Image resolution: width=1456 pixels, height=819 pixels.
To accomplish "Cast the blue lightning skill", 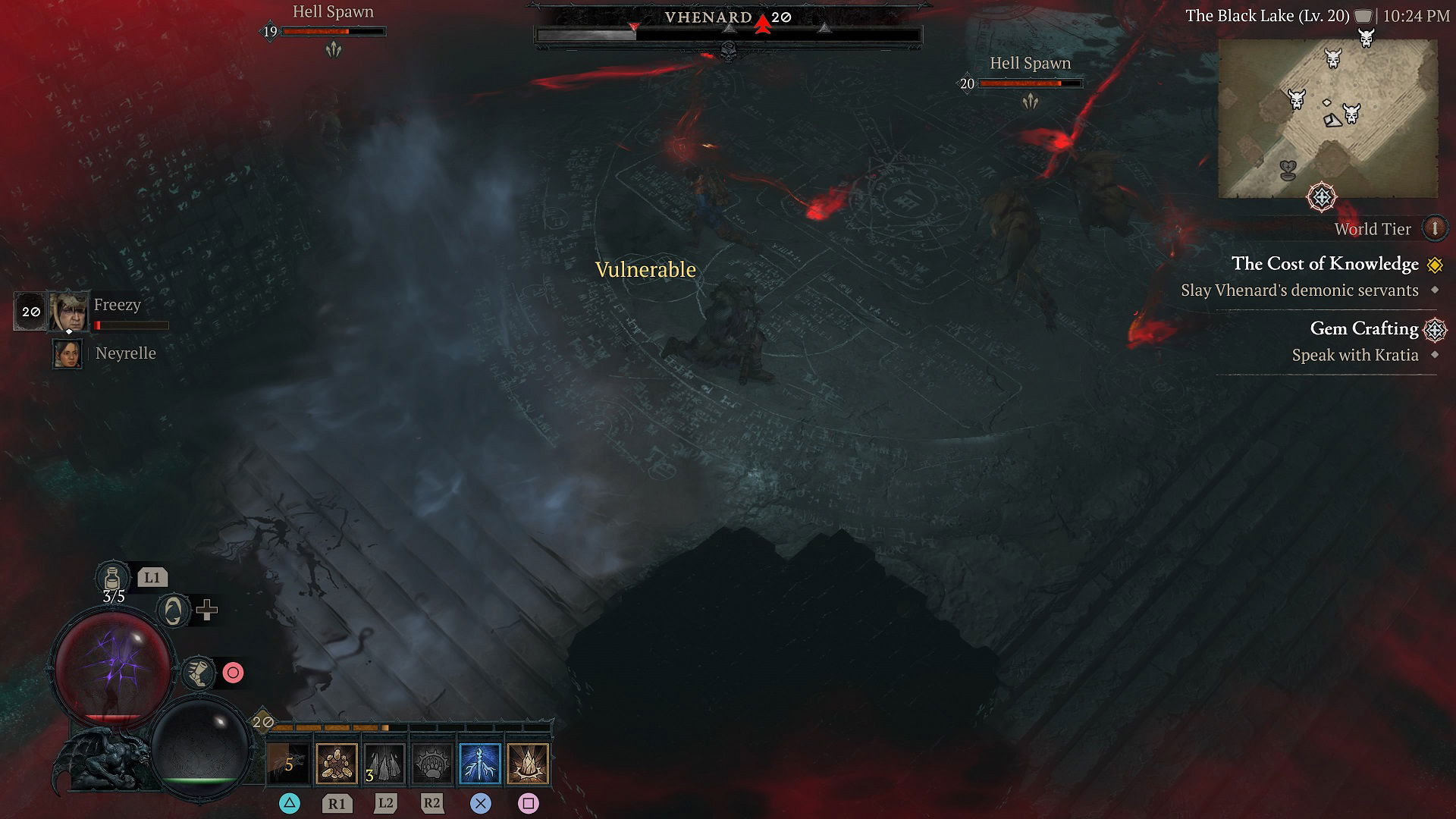I will [480, 763].
